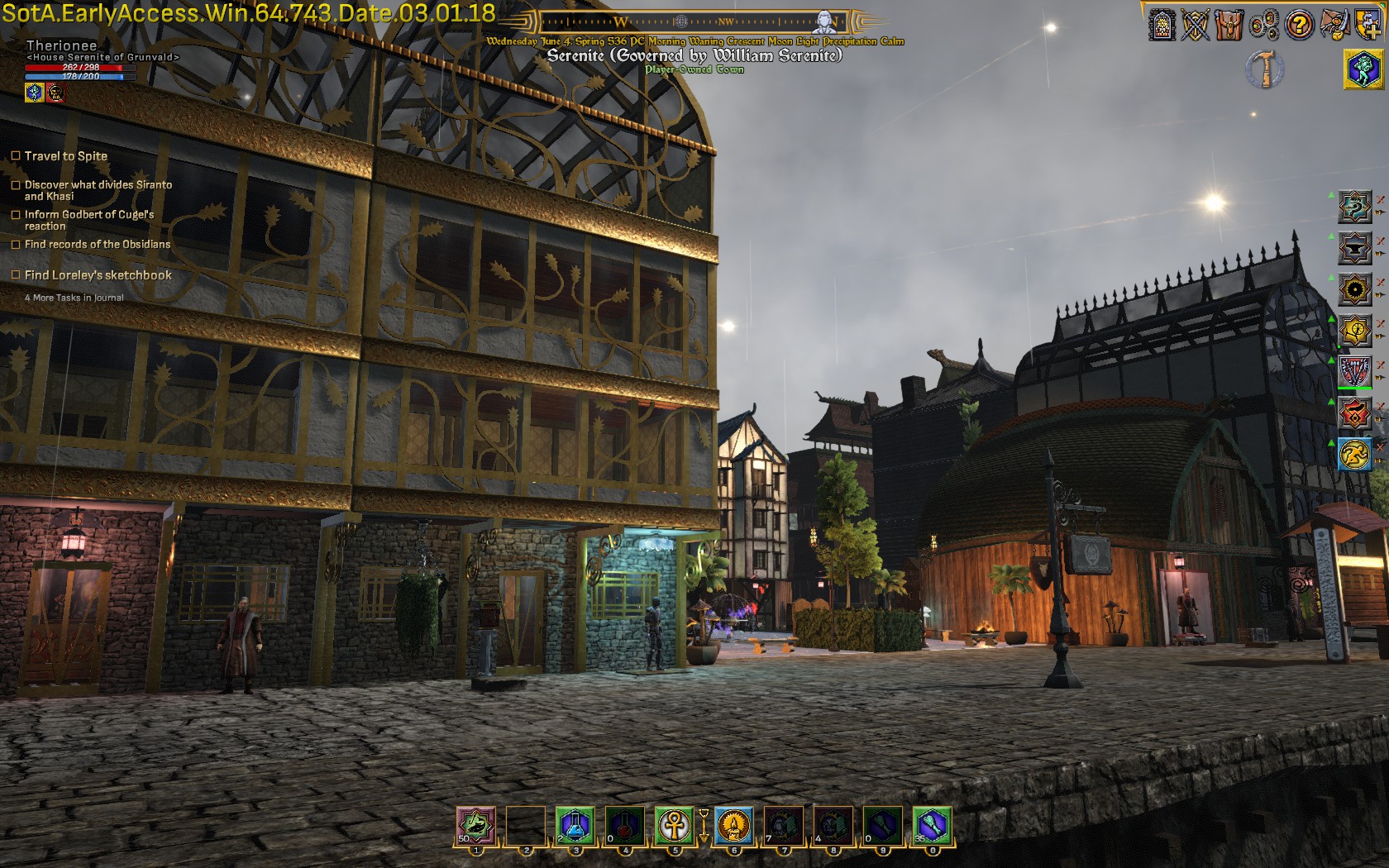
Task: Open the 4 More Tasks in Journal link
Action: [x=74, y=298]
